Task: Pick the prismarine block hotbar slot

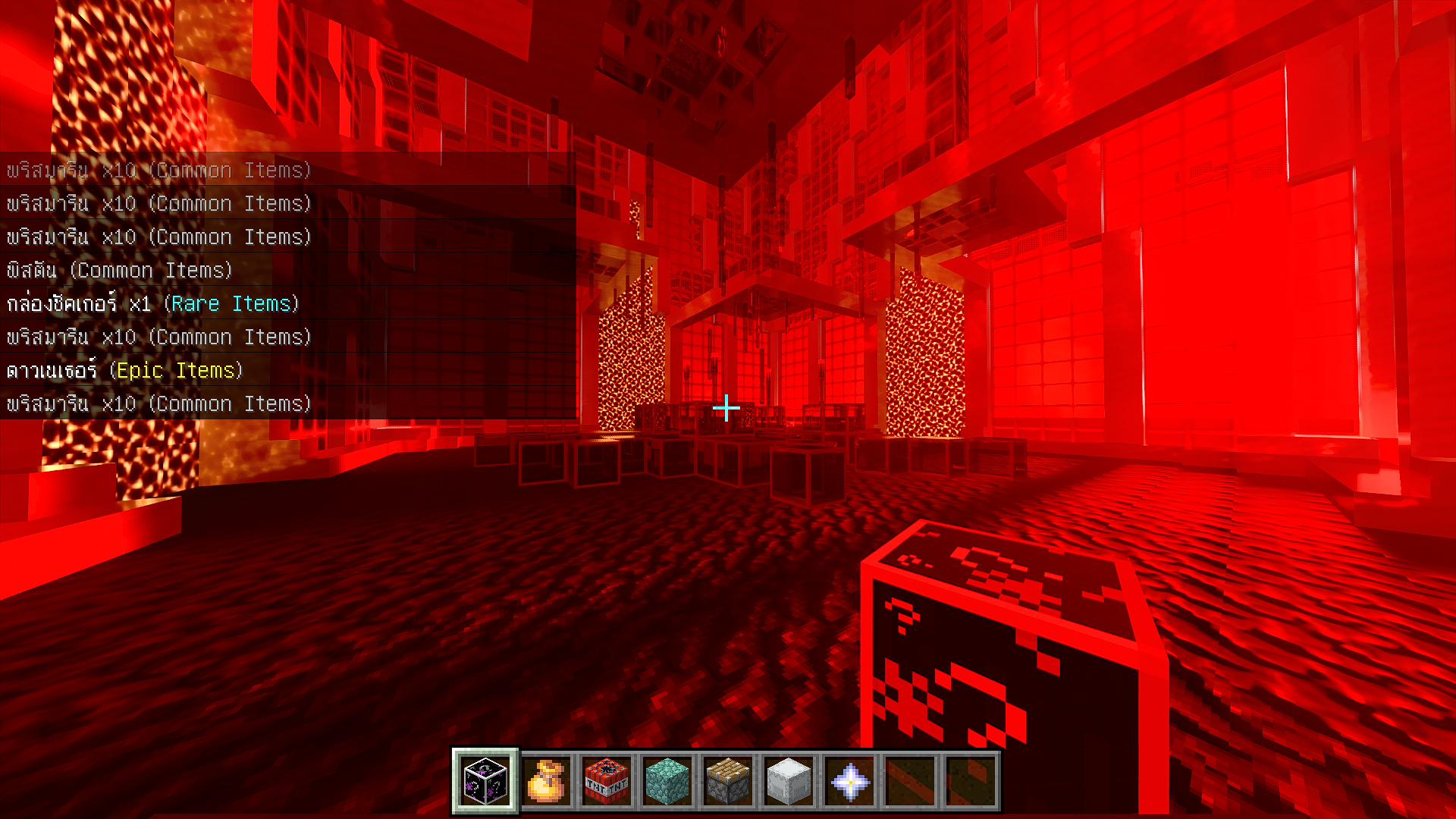Action: [667, 781]
